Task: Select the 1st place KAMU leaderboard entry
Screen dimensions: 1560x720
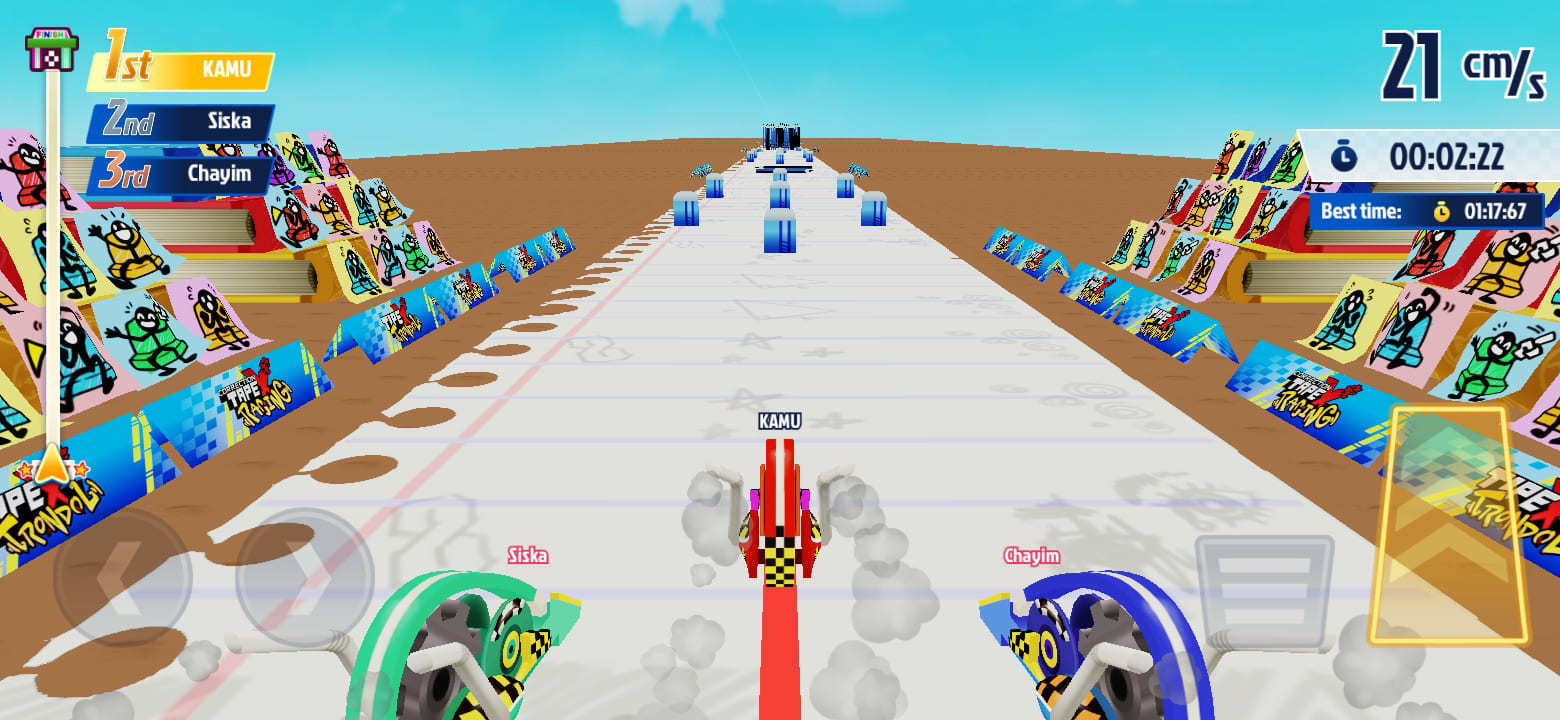Action: click(x=180, y=68)
